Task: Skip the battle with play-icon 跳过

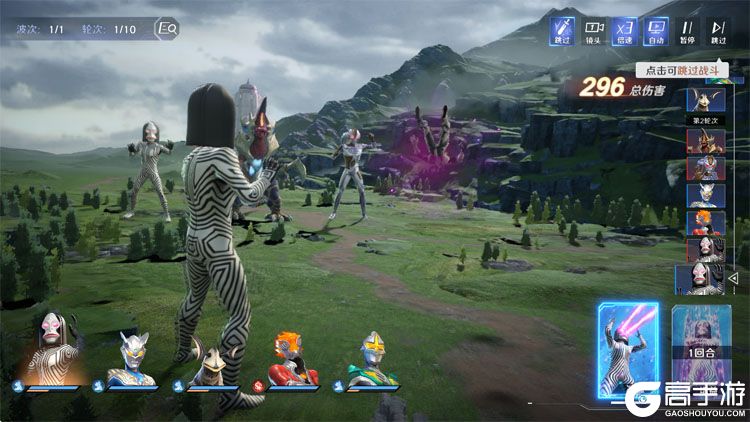Action: [718, 32]
